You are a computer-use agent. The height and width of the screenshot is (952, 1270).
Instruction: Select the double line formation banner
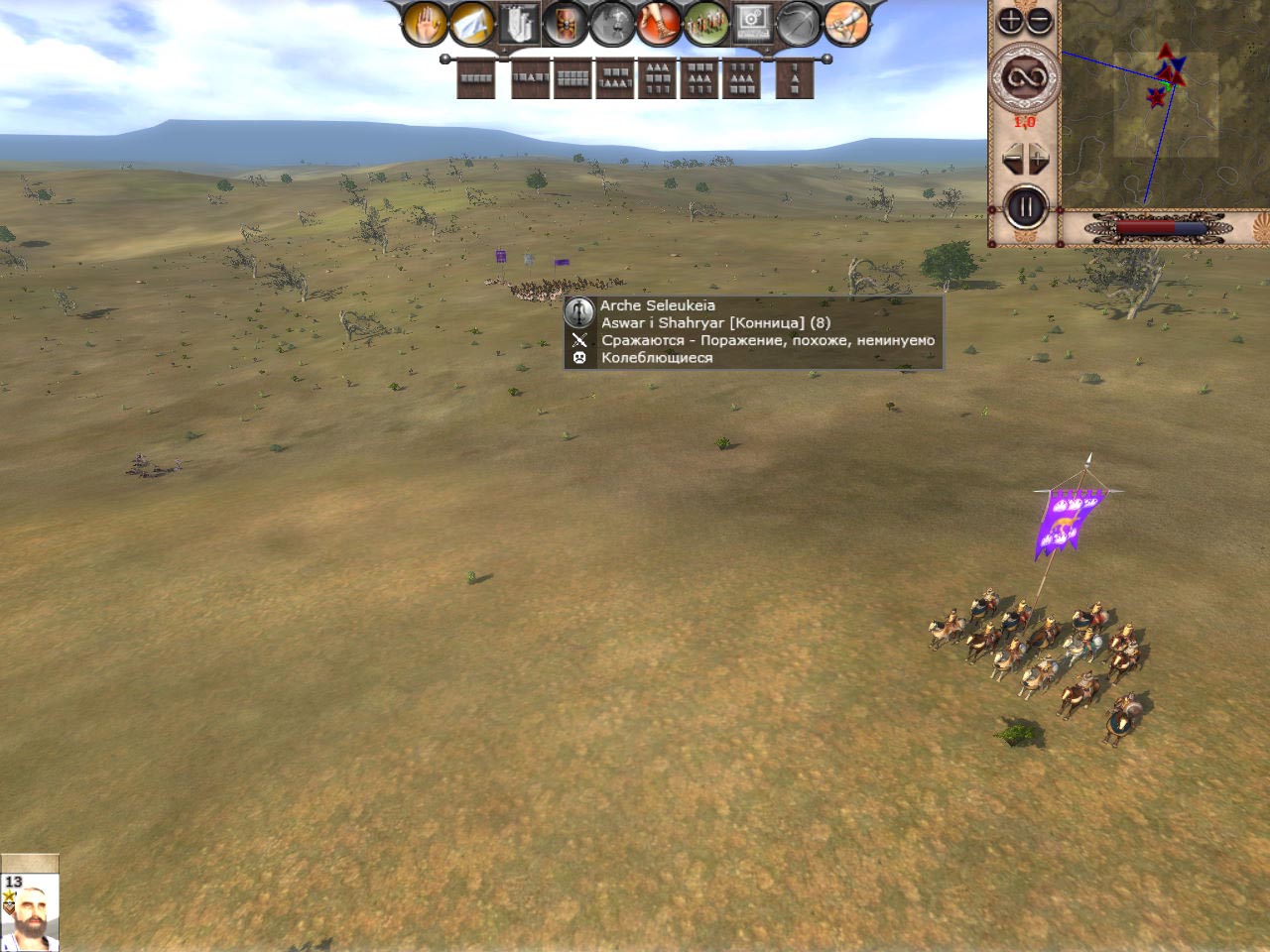coord(573,78)
